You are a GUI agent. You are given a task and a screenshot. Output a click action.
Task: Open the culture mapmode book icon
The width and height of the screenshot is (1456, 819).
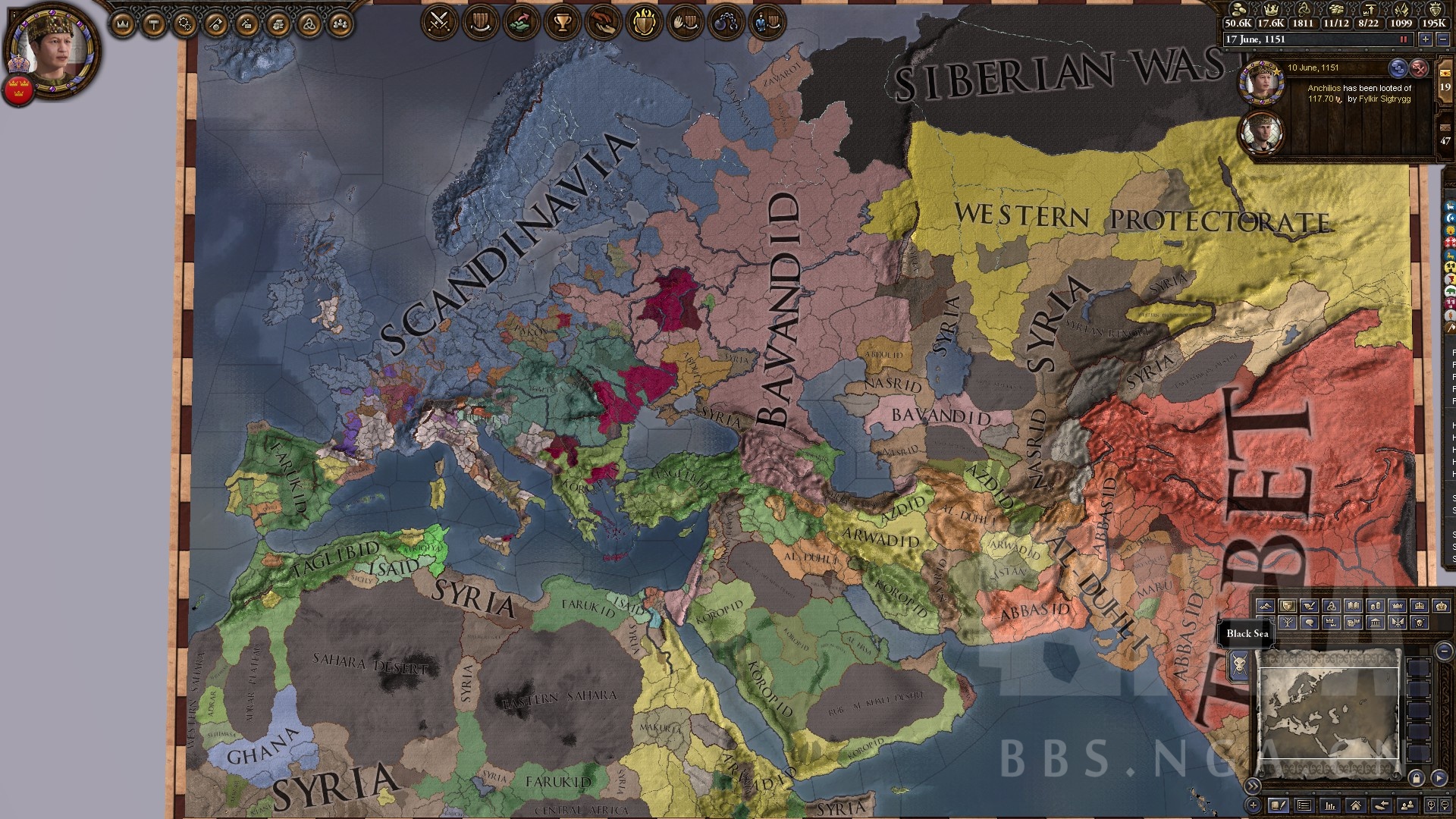1351,607
